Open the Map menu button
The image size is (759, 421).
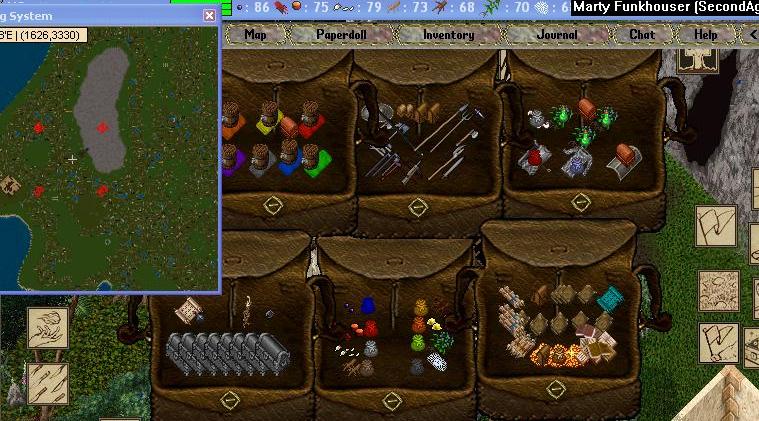tap(256, 34)
